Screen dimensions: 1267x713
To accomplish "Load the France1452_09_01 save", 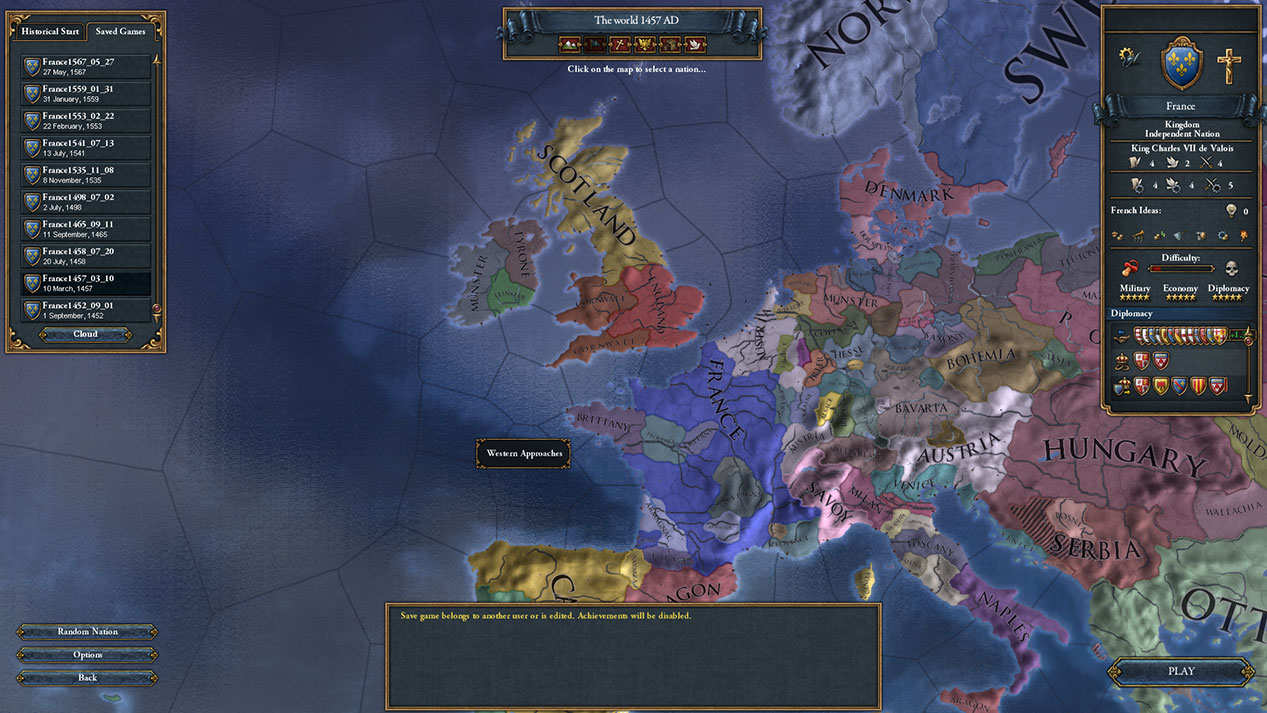I will (x=86, y=310).
